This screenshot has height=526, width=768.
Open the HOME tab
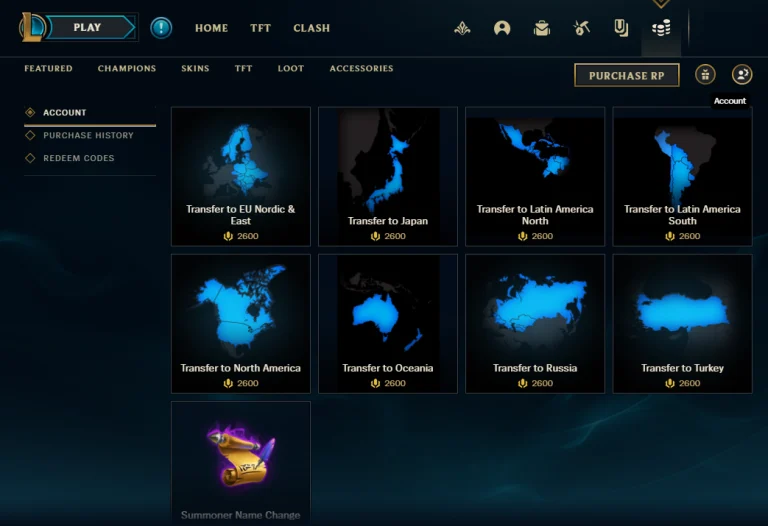point(211,28)
